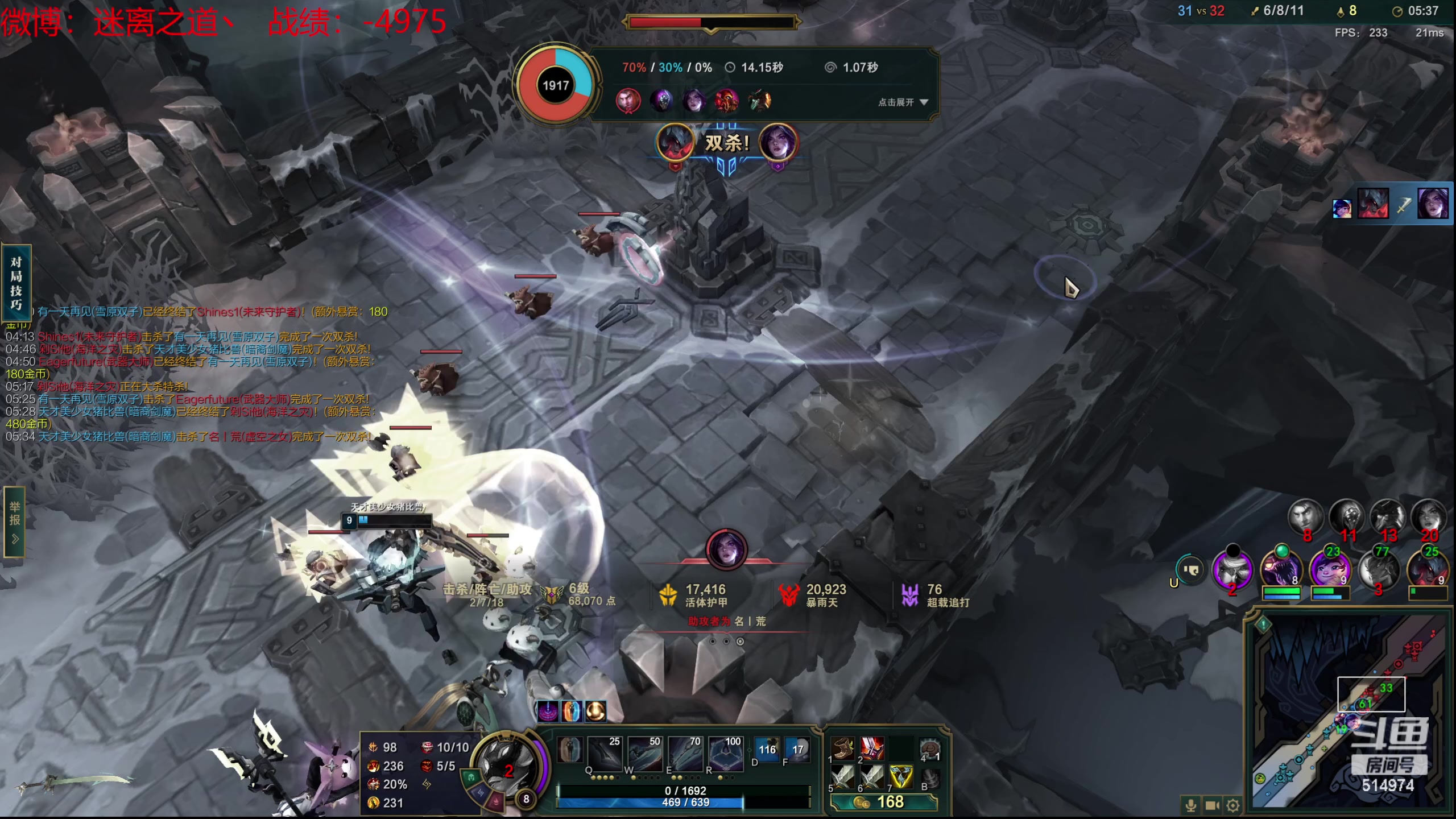Toggle the video camera button
The width and height of the screenshot is (1456, 819).
(x=1212, y=805)
